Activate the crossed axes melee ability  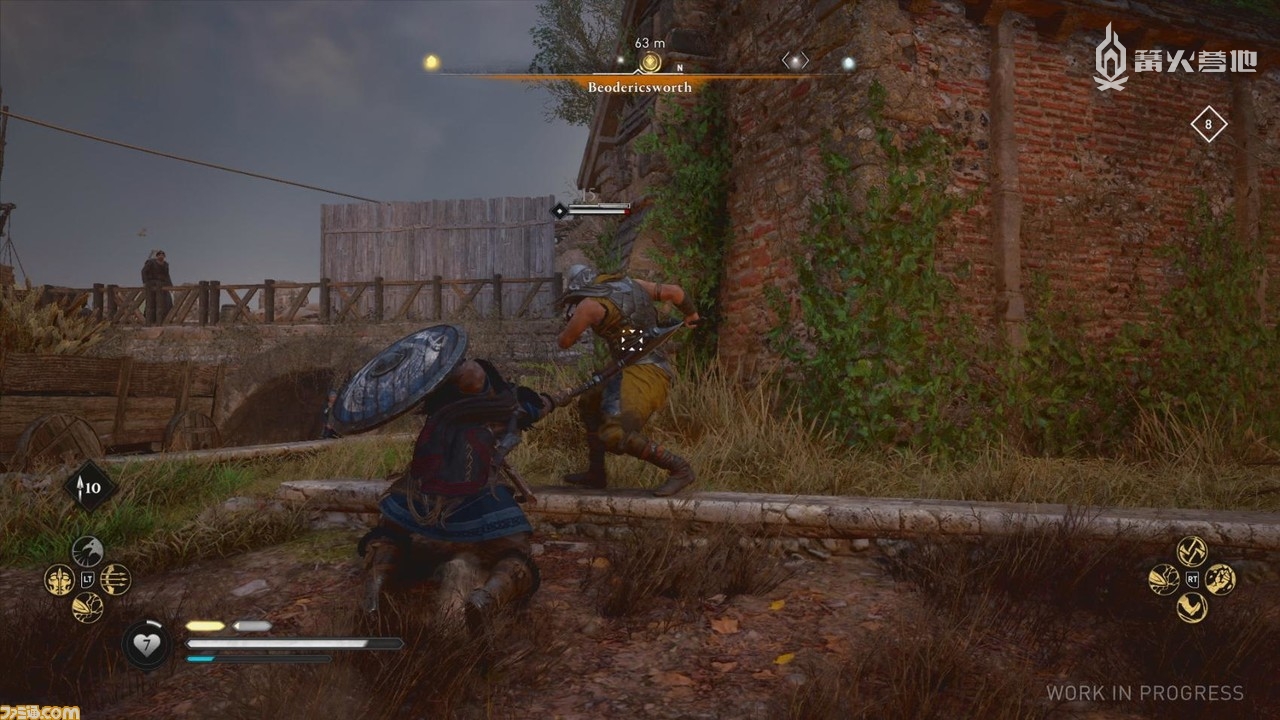point(1191,550)
